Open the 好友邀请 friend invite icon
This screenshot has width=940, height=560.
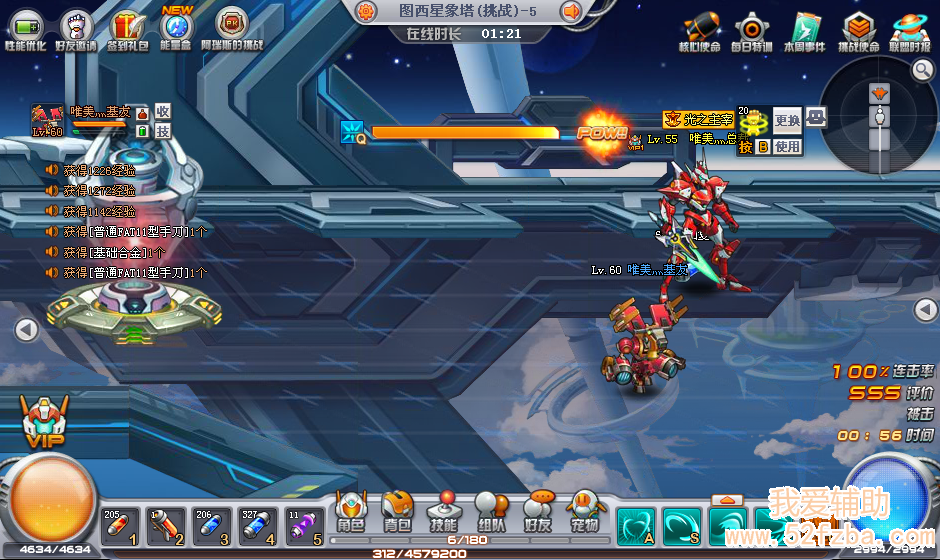pyautogui.click(x=76, y=25)
